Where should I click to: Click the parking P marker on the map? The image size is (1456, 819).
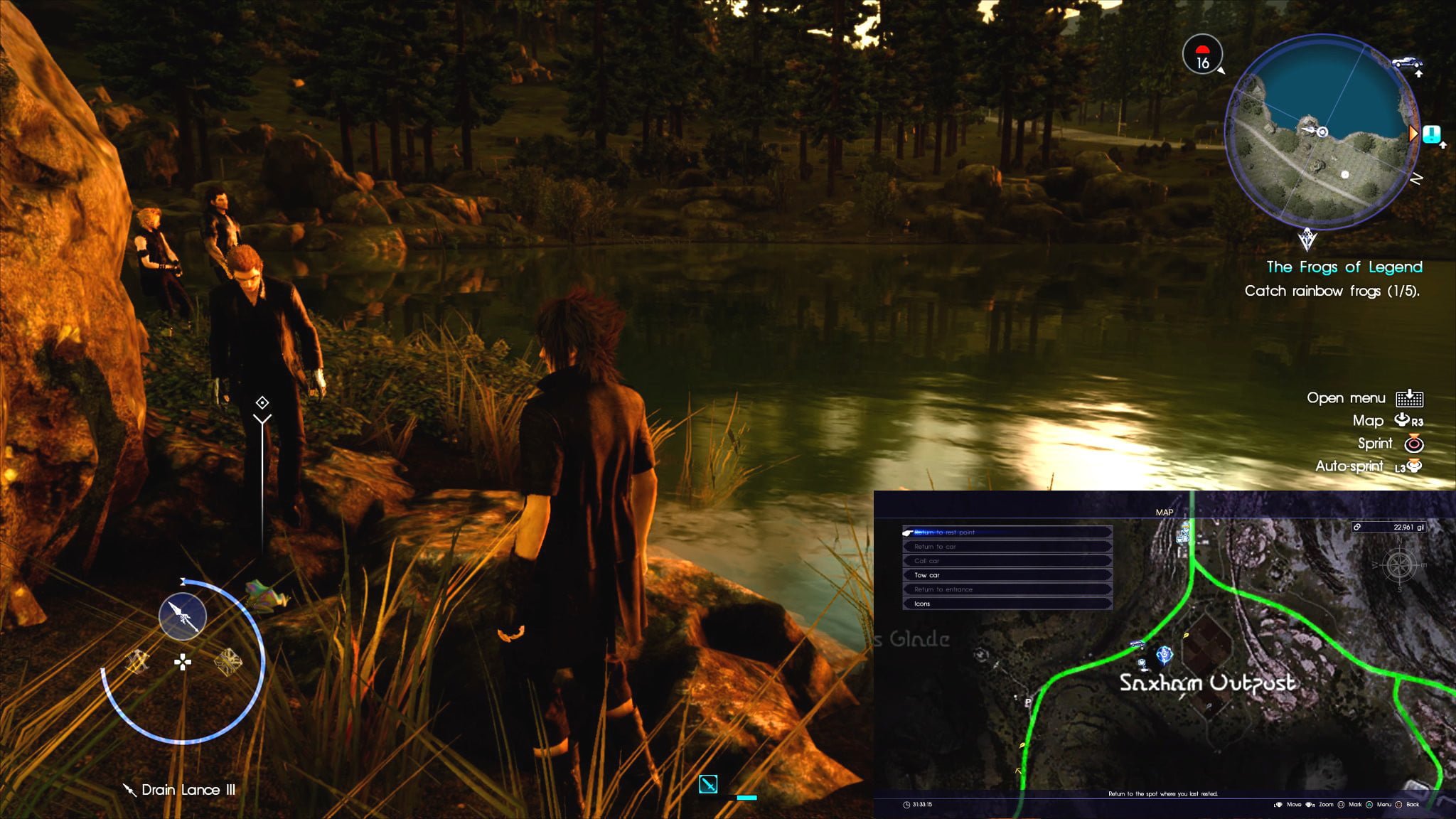[x=1028, y=702]
